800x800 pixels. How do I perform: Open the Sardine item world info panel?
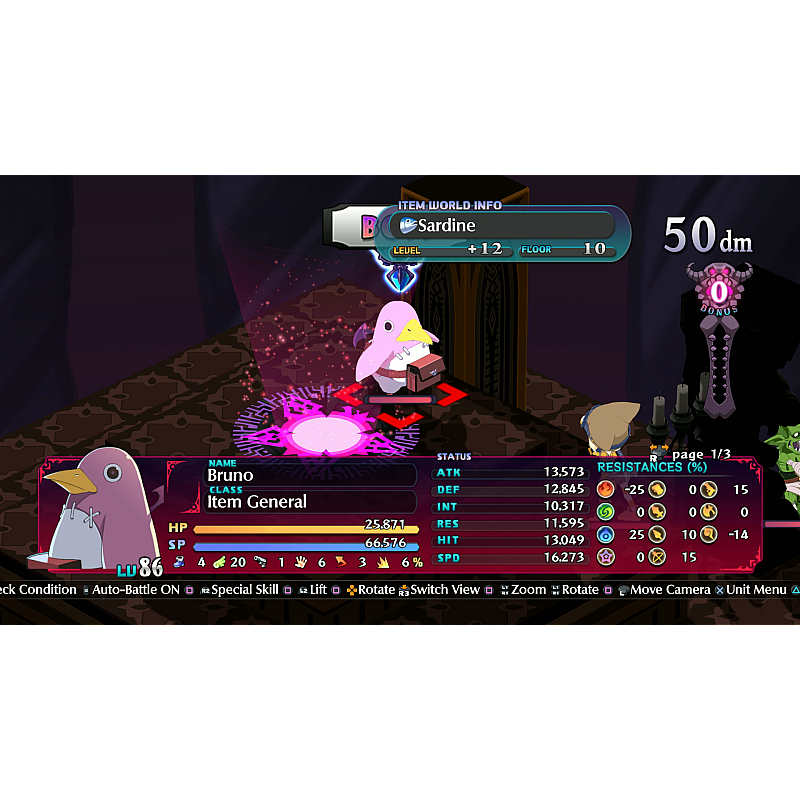(504, 234)
